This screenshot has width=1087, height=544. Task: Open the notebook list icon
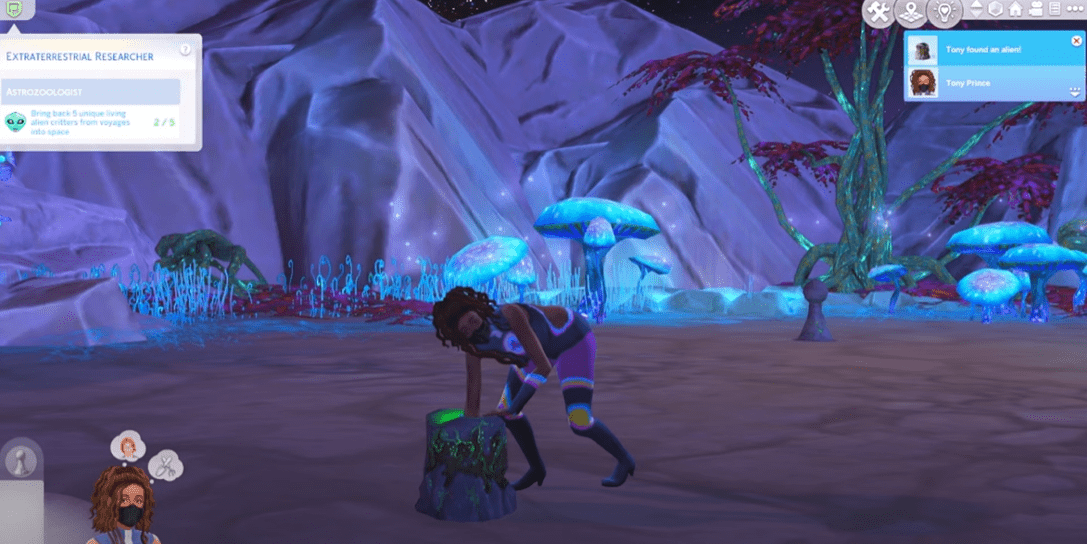pyautogui.click(x=1054, y=9)
